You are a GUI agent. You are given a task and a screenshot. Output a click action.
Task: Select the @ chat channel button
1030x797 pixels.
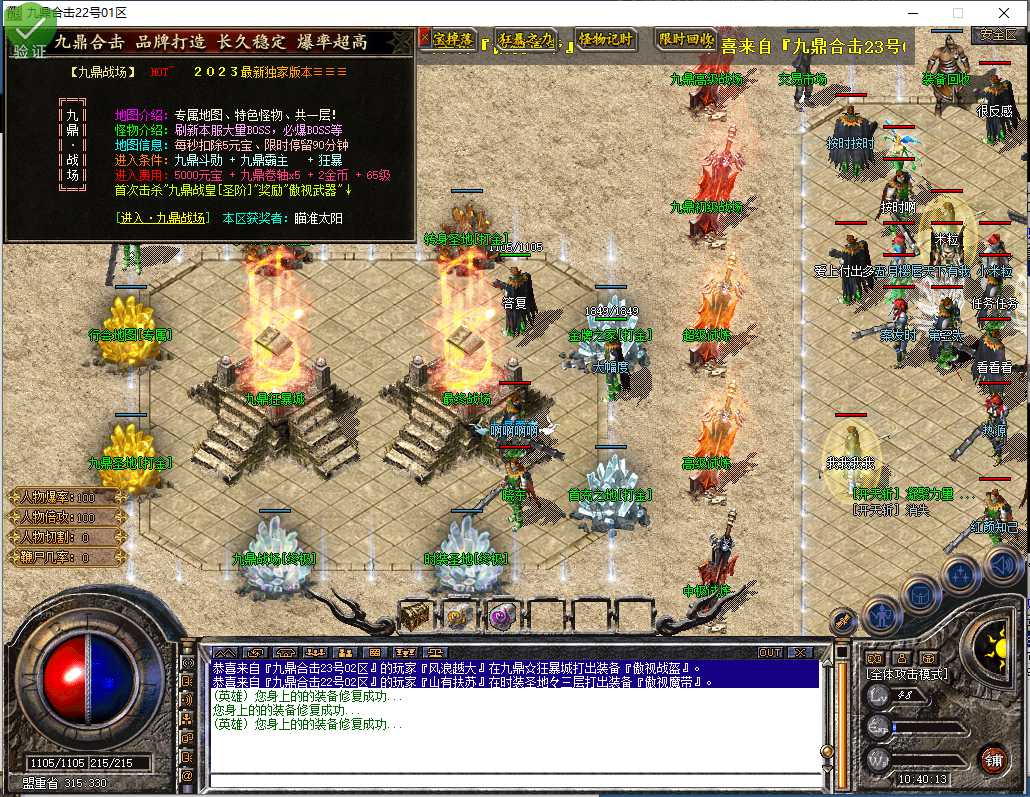tap(187, 775)
